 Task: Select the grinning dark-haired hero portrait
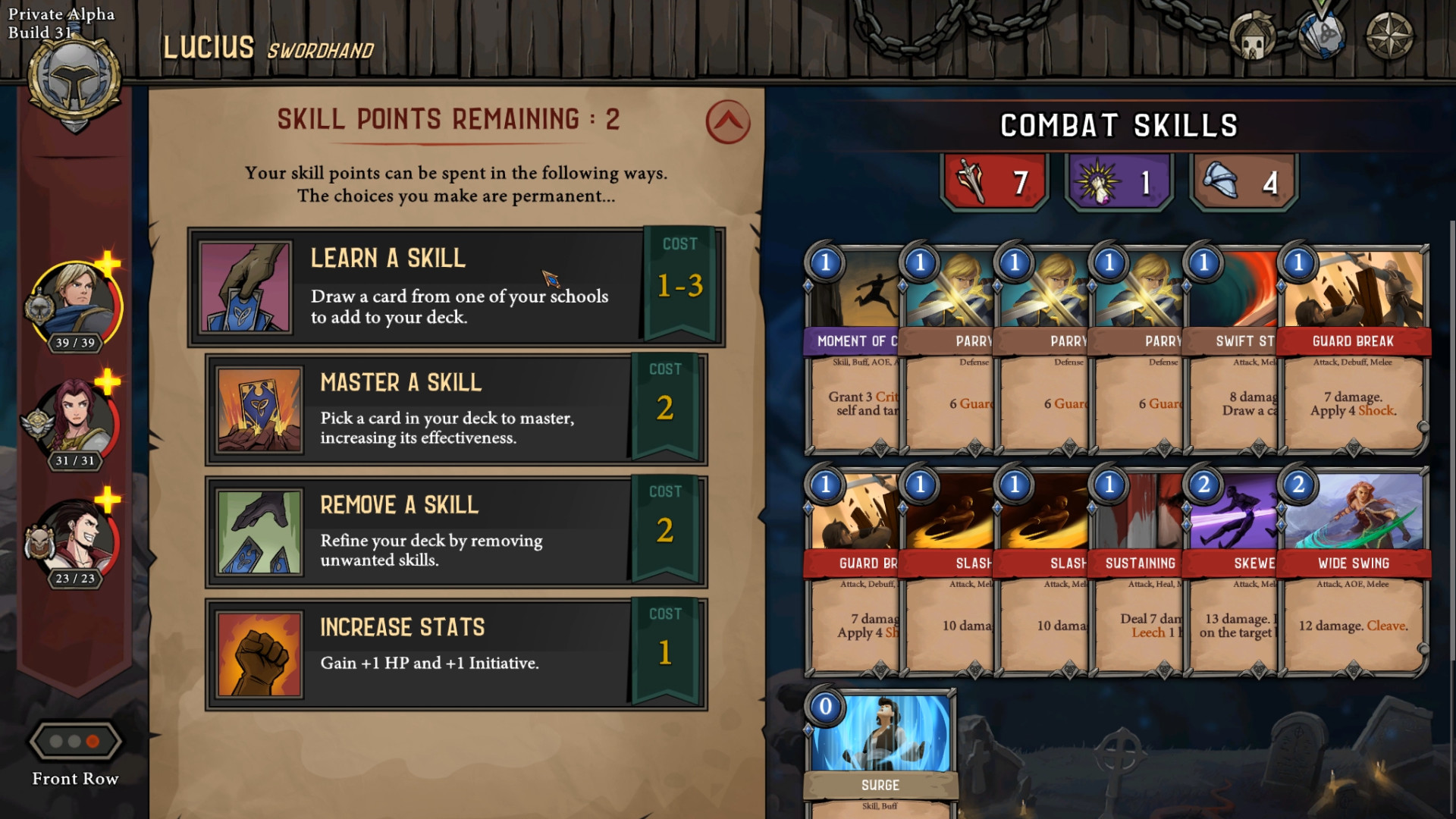pyautogui.click(x=76, y=540)
